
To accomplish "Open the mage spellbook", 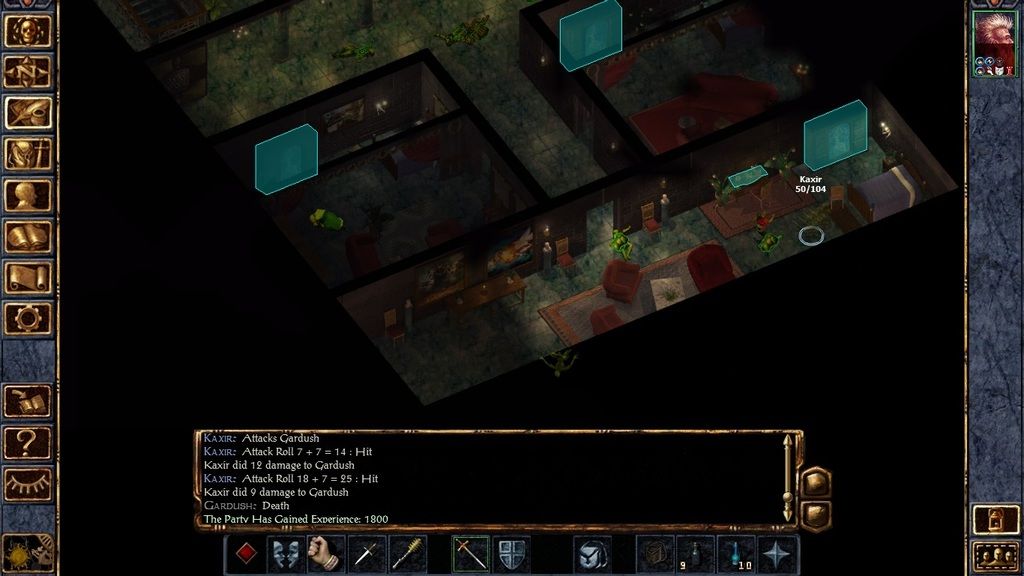I will (28, 236).
